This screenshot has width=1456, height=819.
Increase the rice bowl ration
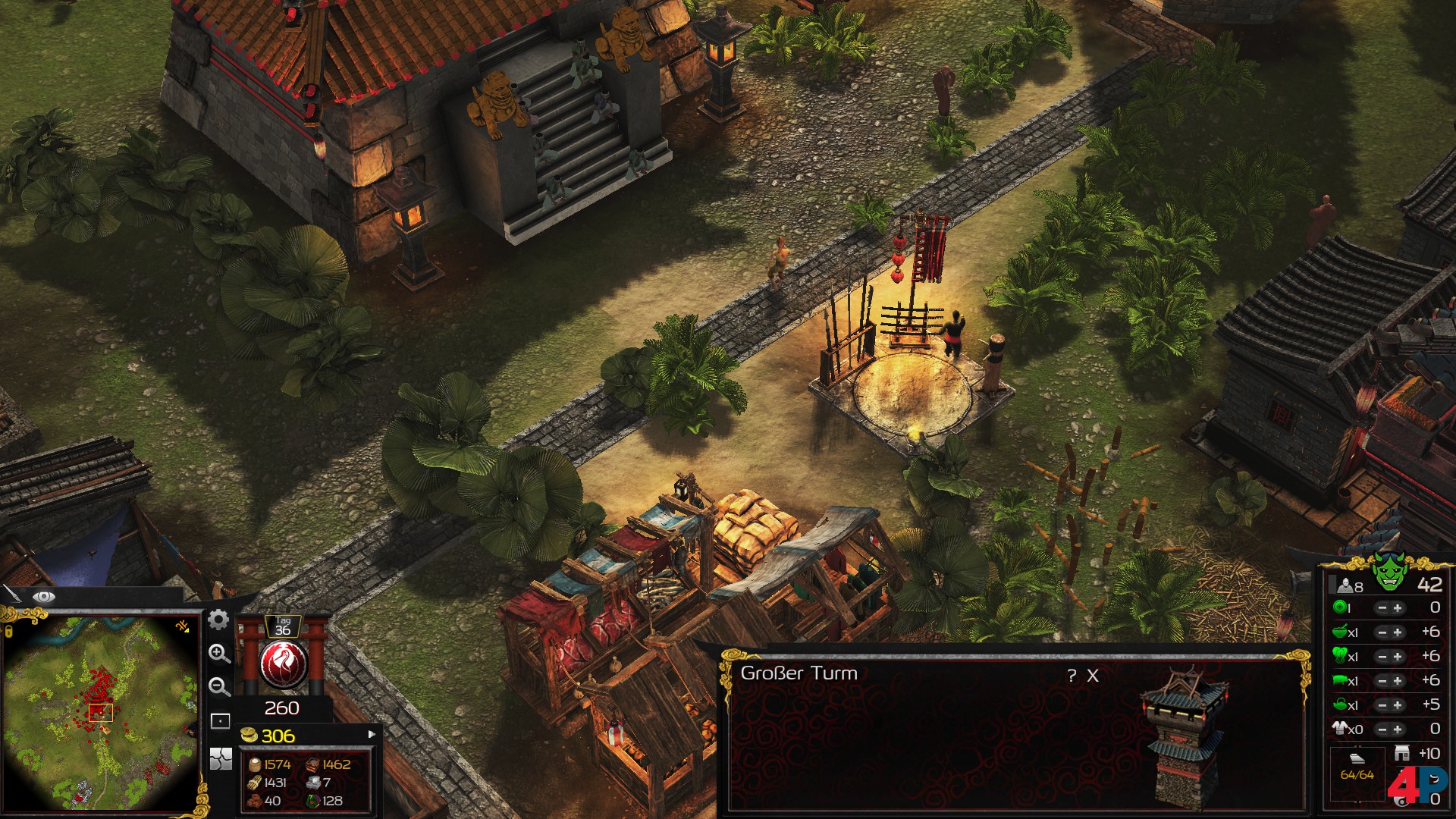pos(1398,632)
